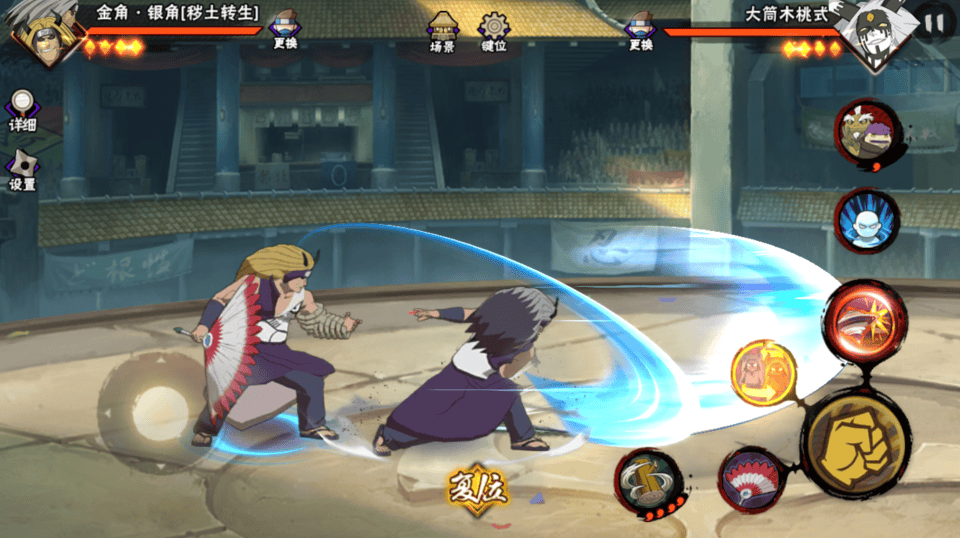The height and width of the screenshot is (538, 960).
Task: Trigger the orange character ultimate skill
Action: (764, 373)
